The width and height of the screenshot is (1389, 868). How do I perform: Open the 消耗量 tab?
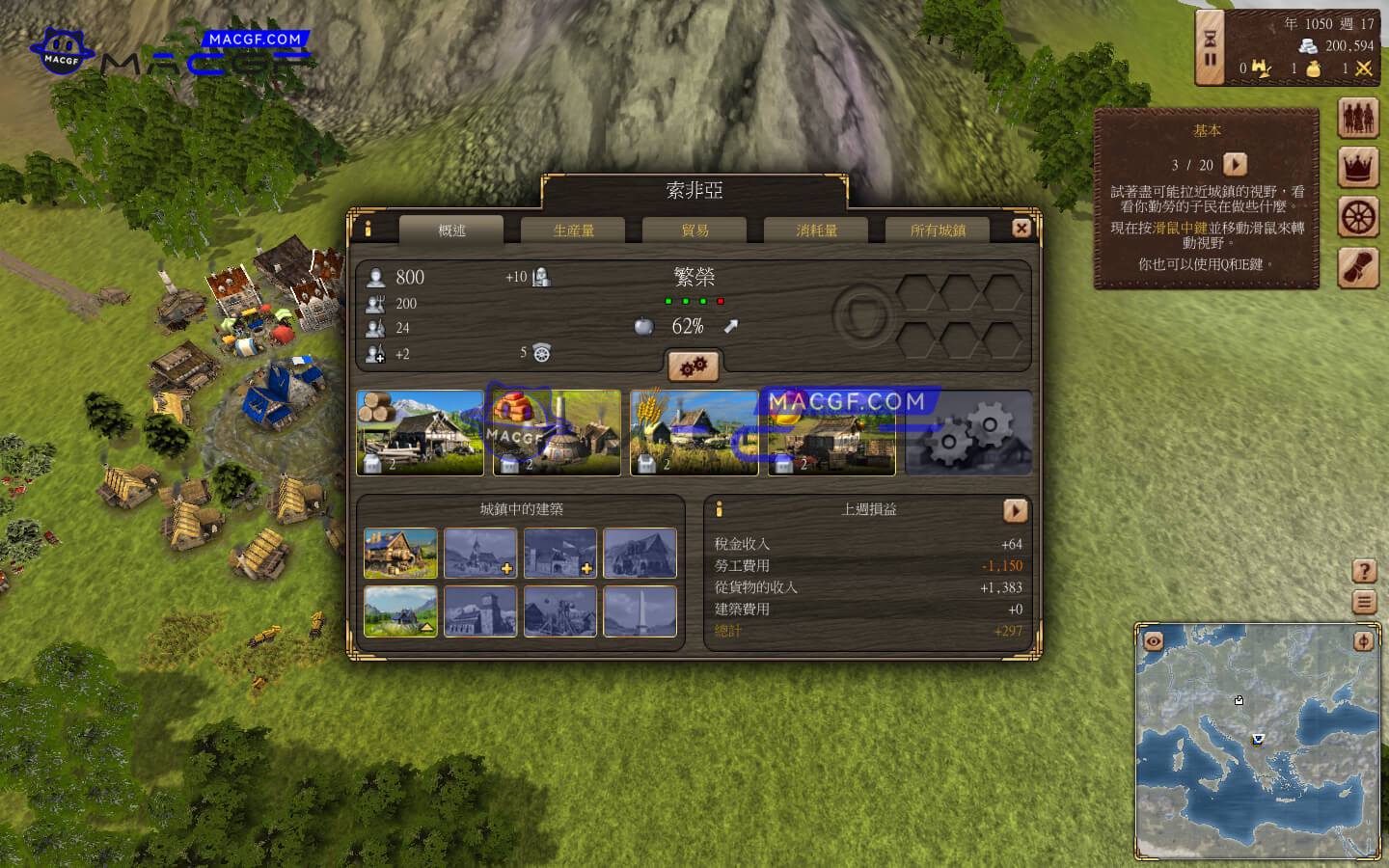816,230
